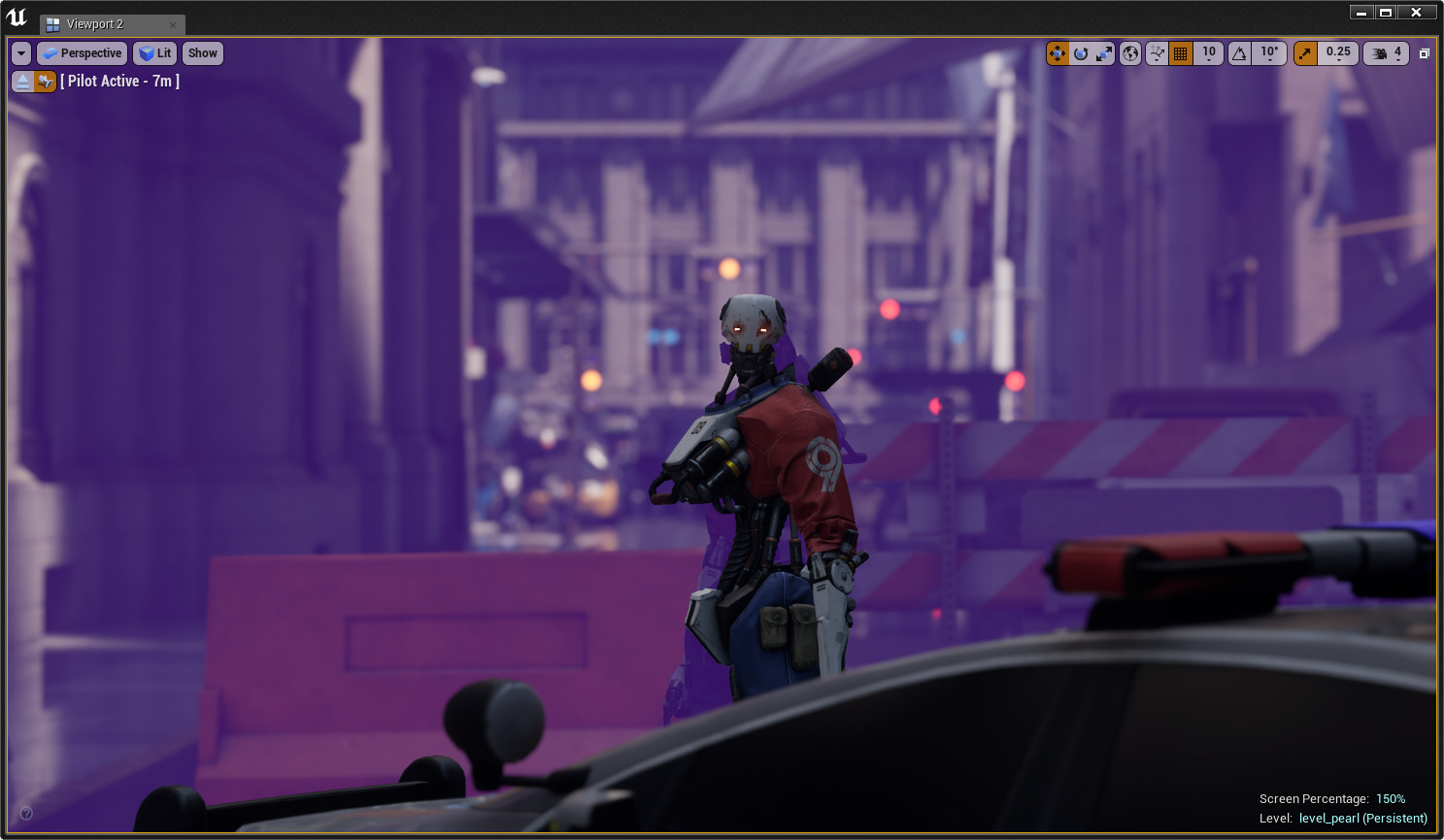
Task: Toggle the orange pilot camera mode button
Action: tap(45, 82)
